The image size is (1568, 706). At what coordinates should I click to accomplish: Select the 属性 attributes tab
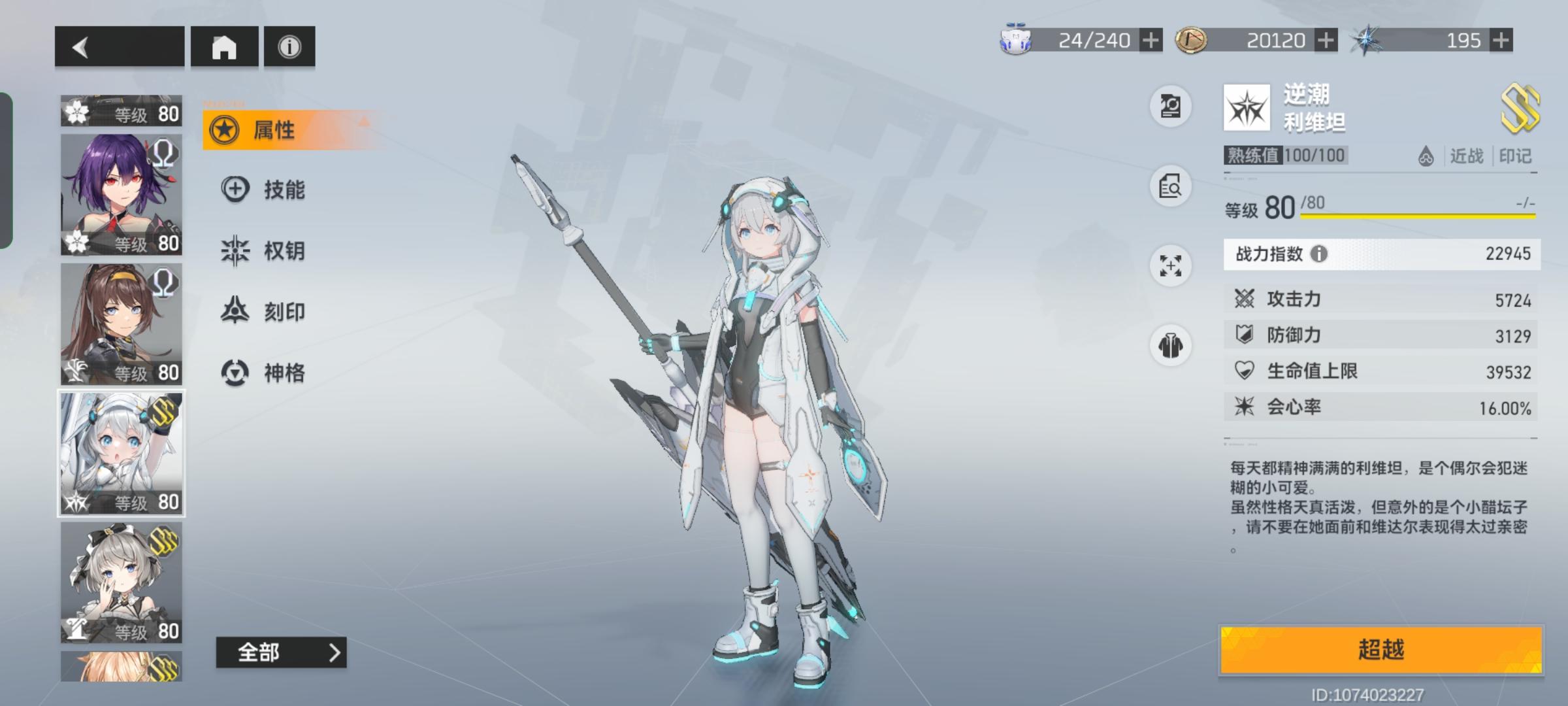[x=274, y=129]
